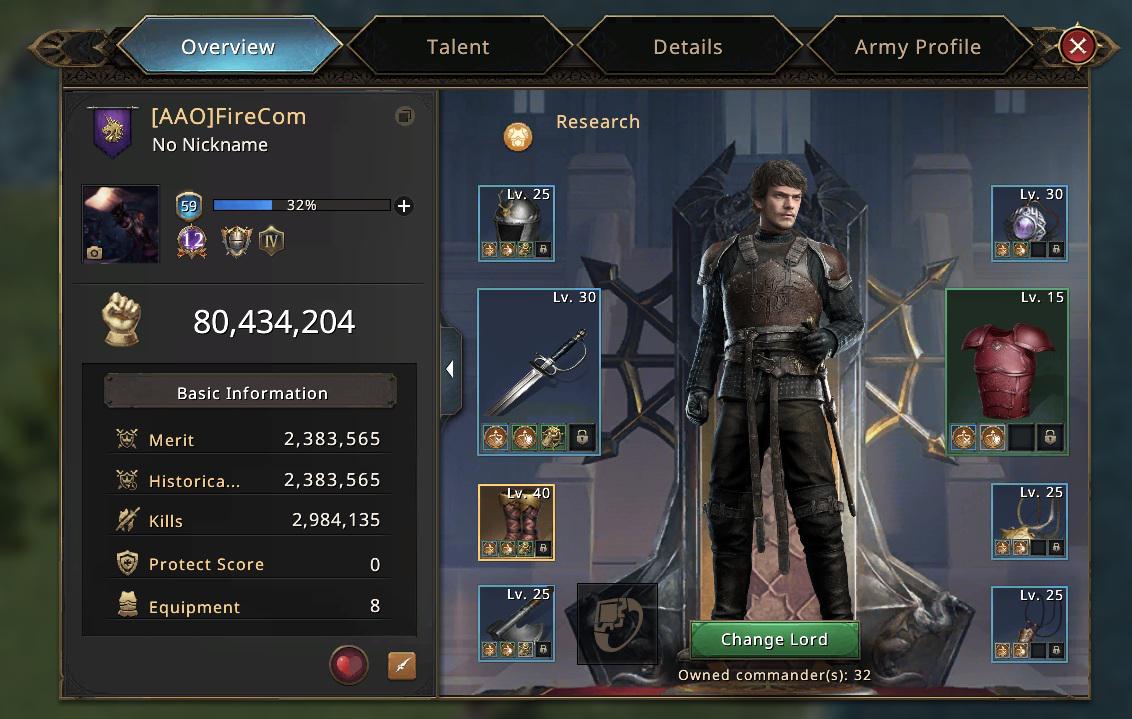1132x719 pixels.
Task: Open the Research icon
Action: (518, 136)
